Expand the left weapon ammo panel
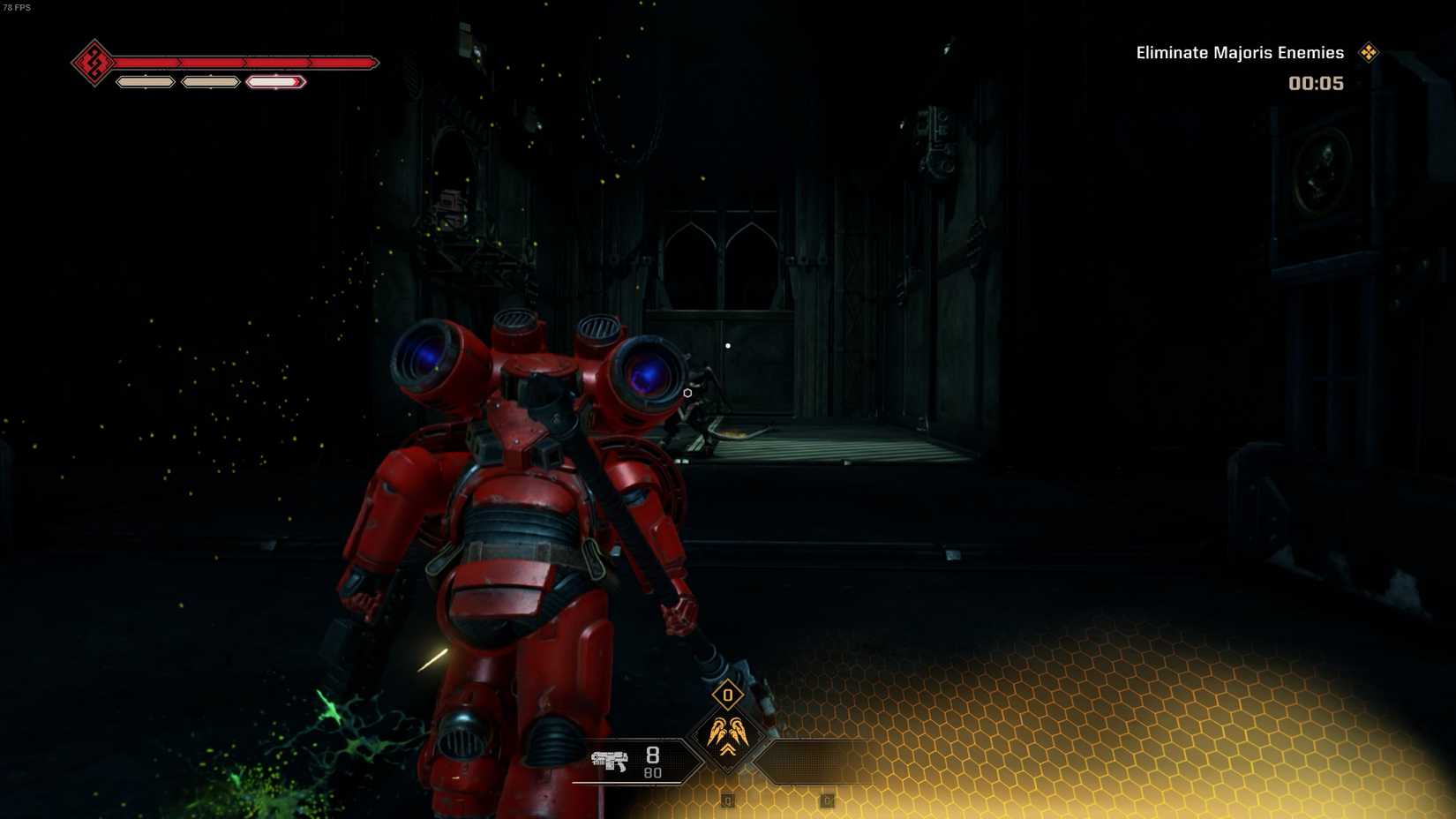This screenshot has width=1456, height=819. point(635,759)
